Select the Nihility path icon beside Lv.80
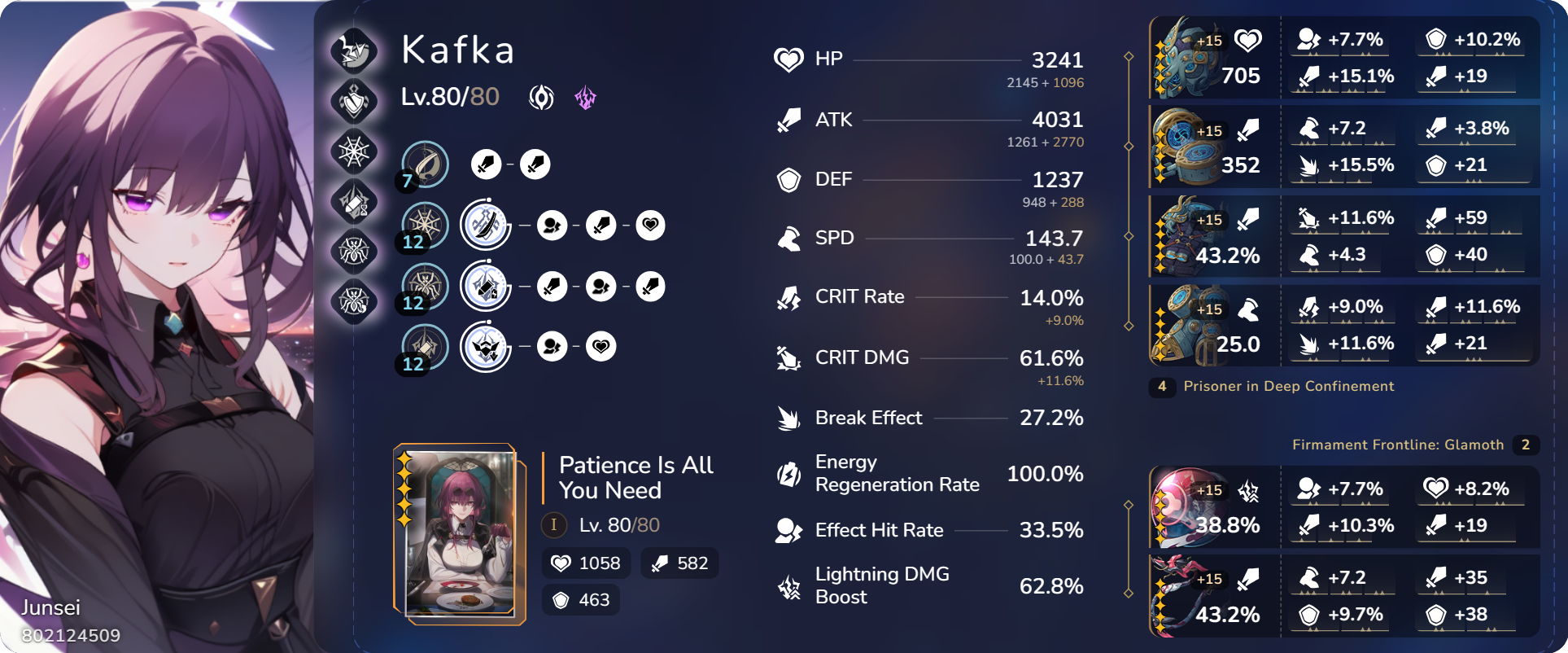Viewport: 1568px width, 653px height. [x=541, y=98]
